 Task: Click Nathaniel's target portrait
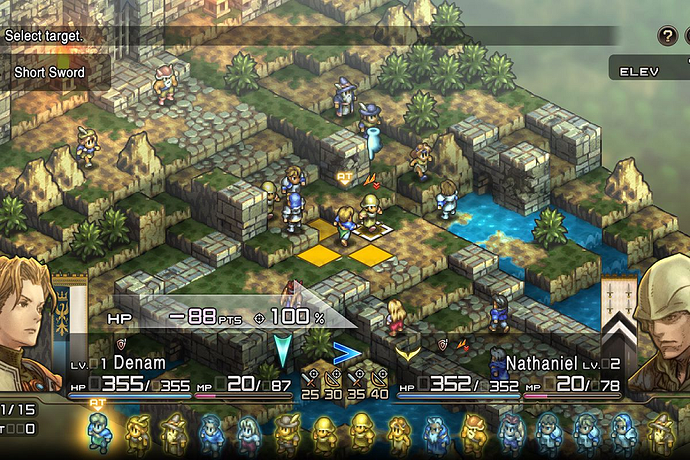662,322
